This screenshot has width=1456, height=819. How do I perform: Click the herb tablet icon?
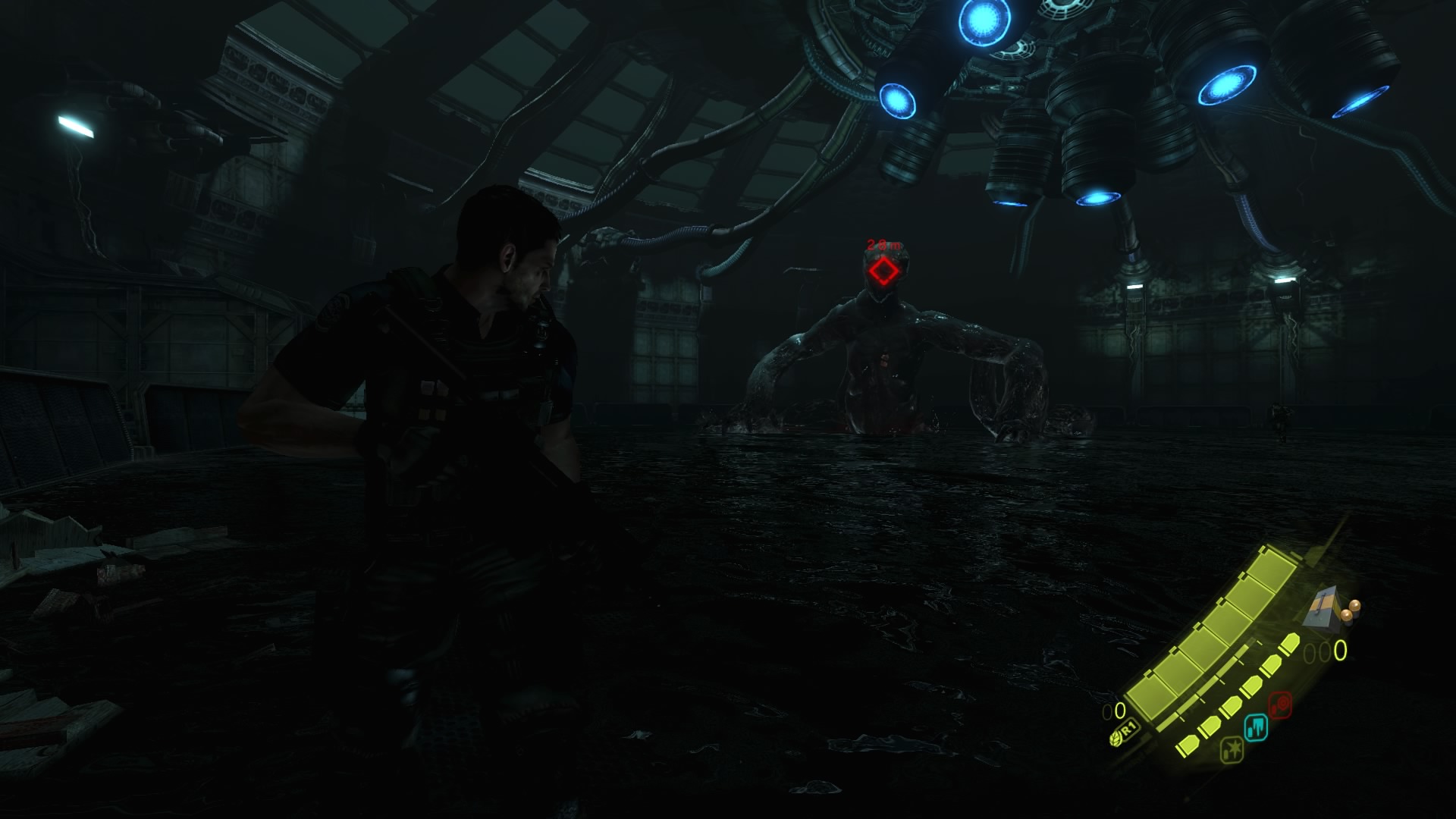(x=1117, y=736)
